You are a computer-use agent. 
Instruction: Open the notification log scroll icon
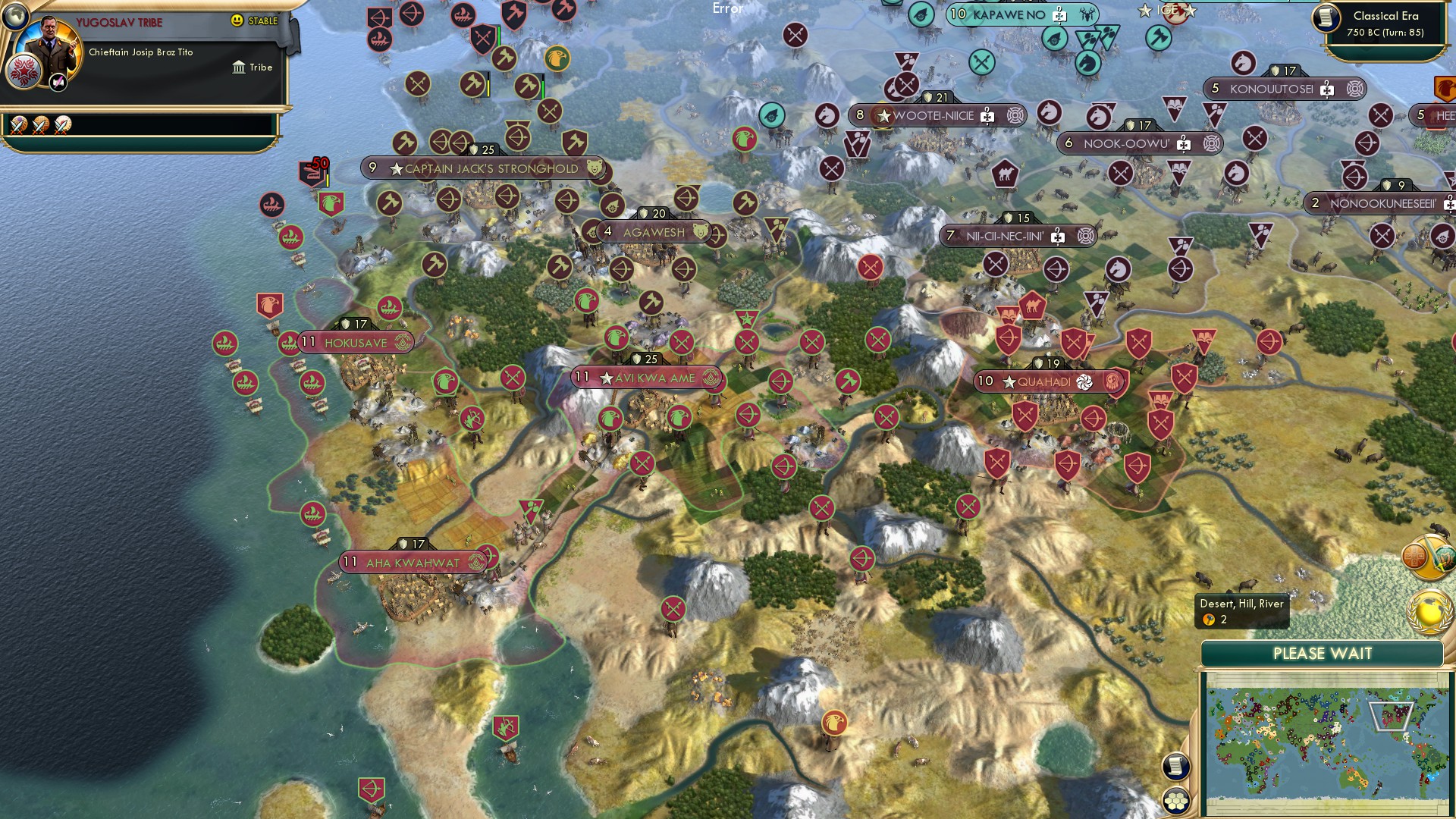[x=1176, y=767]
